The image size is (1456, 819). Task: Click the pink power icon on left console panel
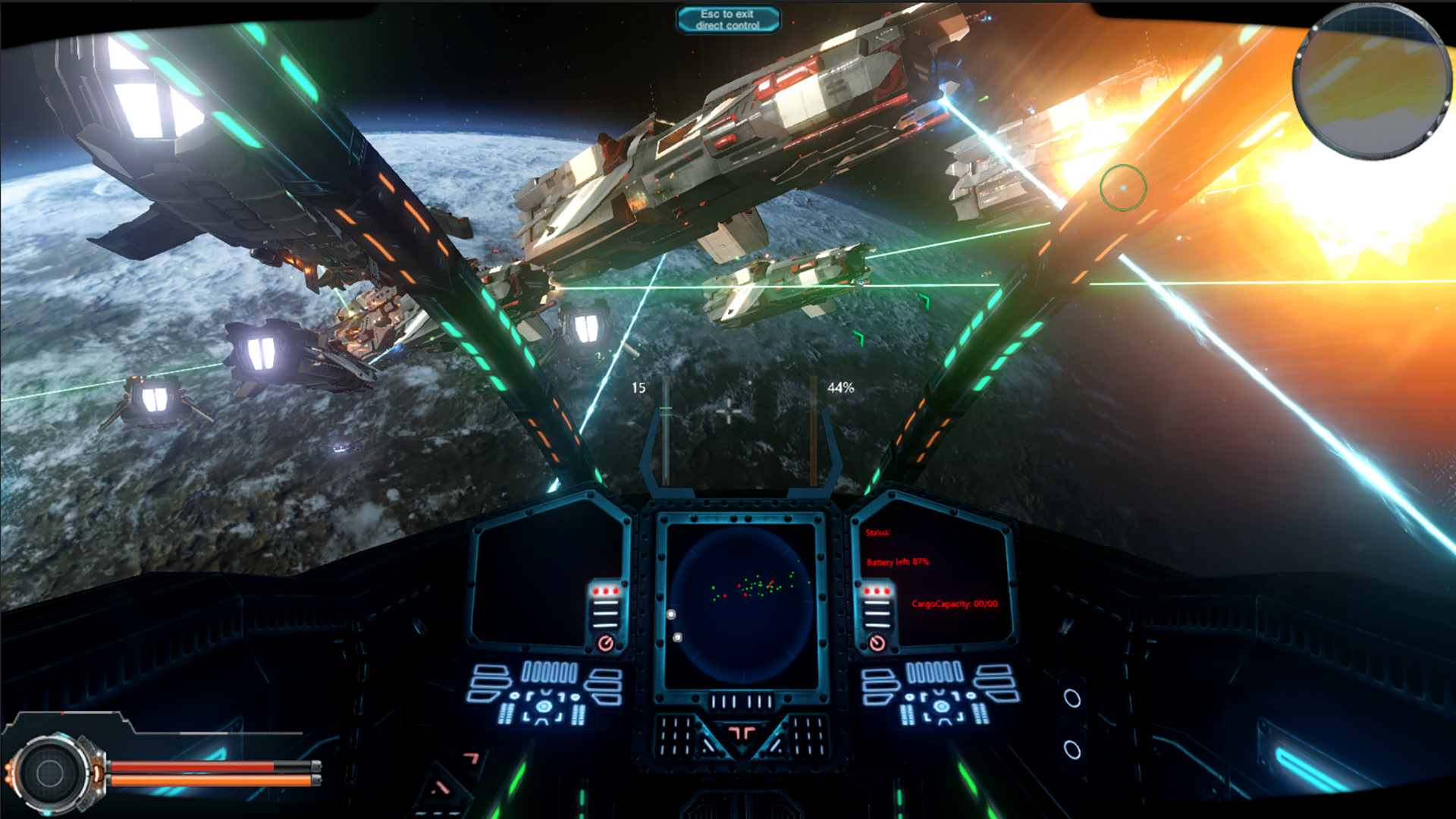click(x=605, y=644)
